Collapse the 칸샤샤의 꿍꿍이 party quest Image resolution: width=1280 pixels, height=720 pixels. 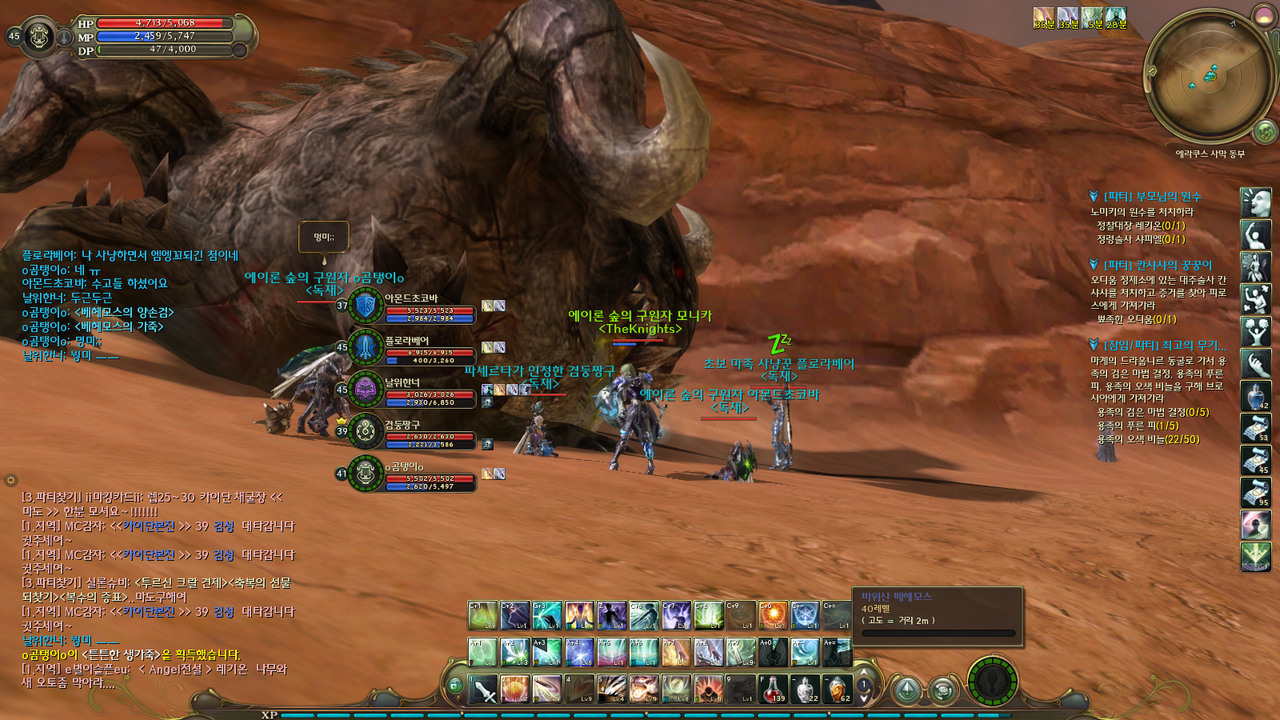pos(1094,265)
